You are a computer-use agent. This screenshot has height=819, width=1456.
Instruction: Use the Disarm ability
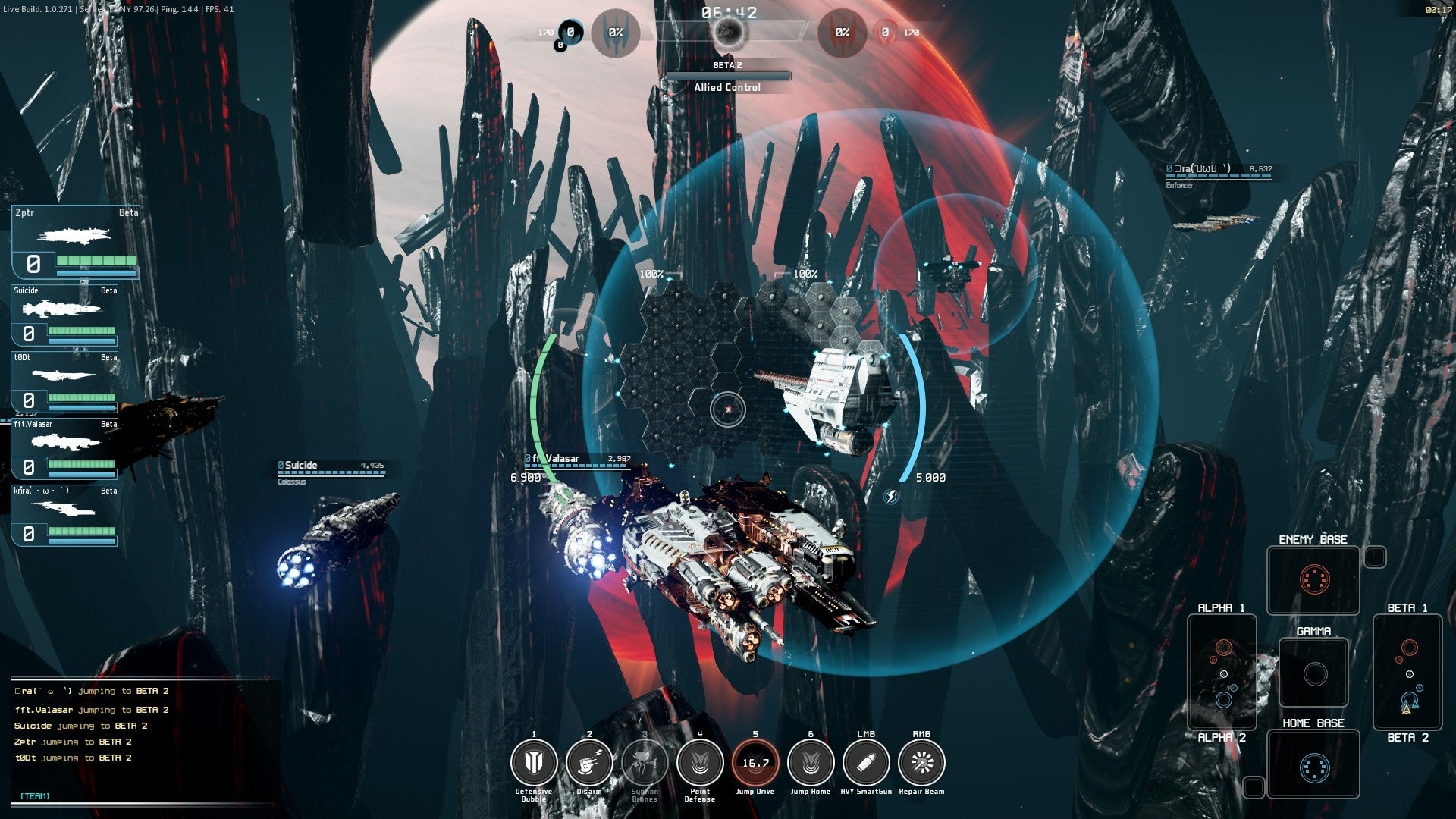(589, 763)
